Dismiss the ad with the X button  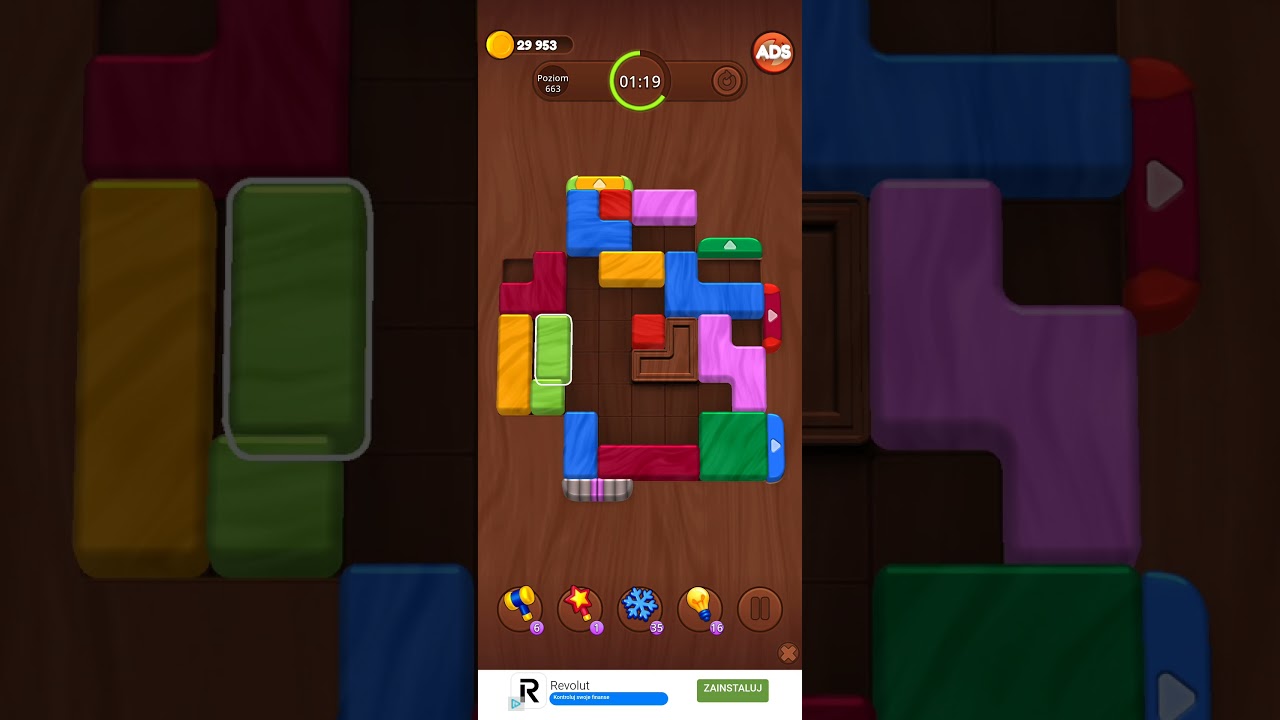tap(788, 653)
